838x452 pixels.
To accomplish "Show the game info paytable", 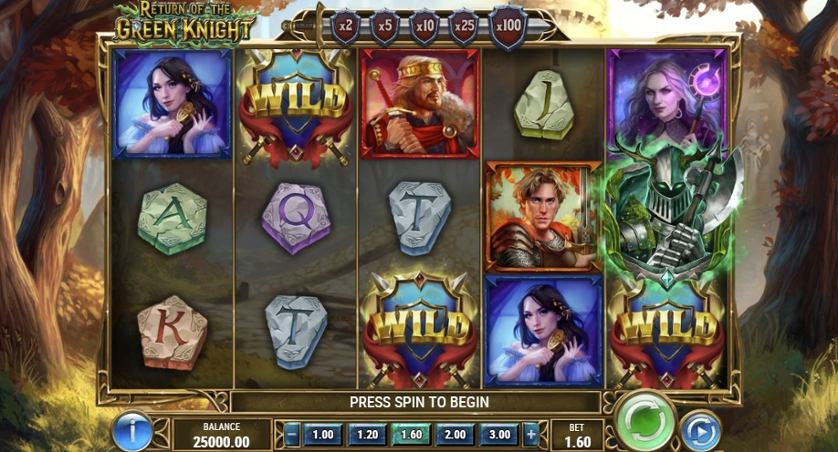I will [x=132, y=431].
